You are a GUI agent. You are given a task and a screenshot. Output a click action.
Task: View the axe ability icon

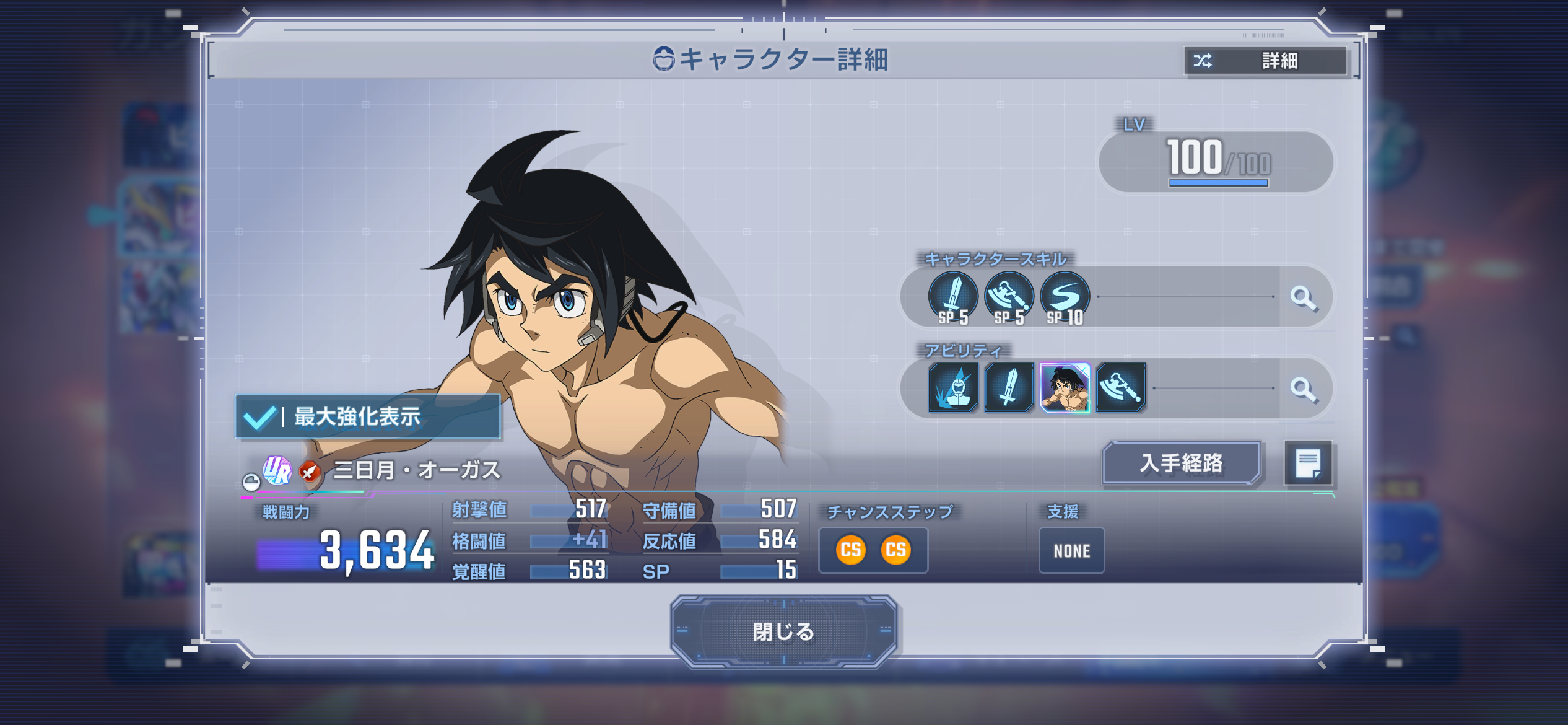pyautogui.click(x=1121, y=388)
